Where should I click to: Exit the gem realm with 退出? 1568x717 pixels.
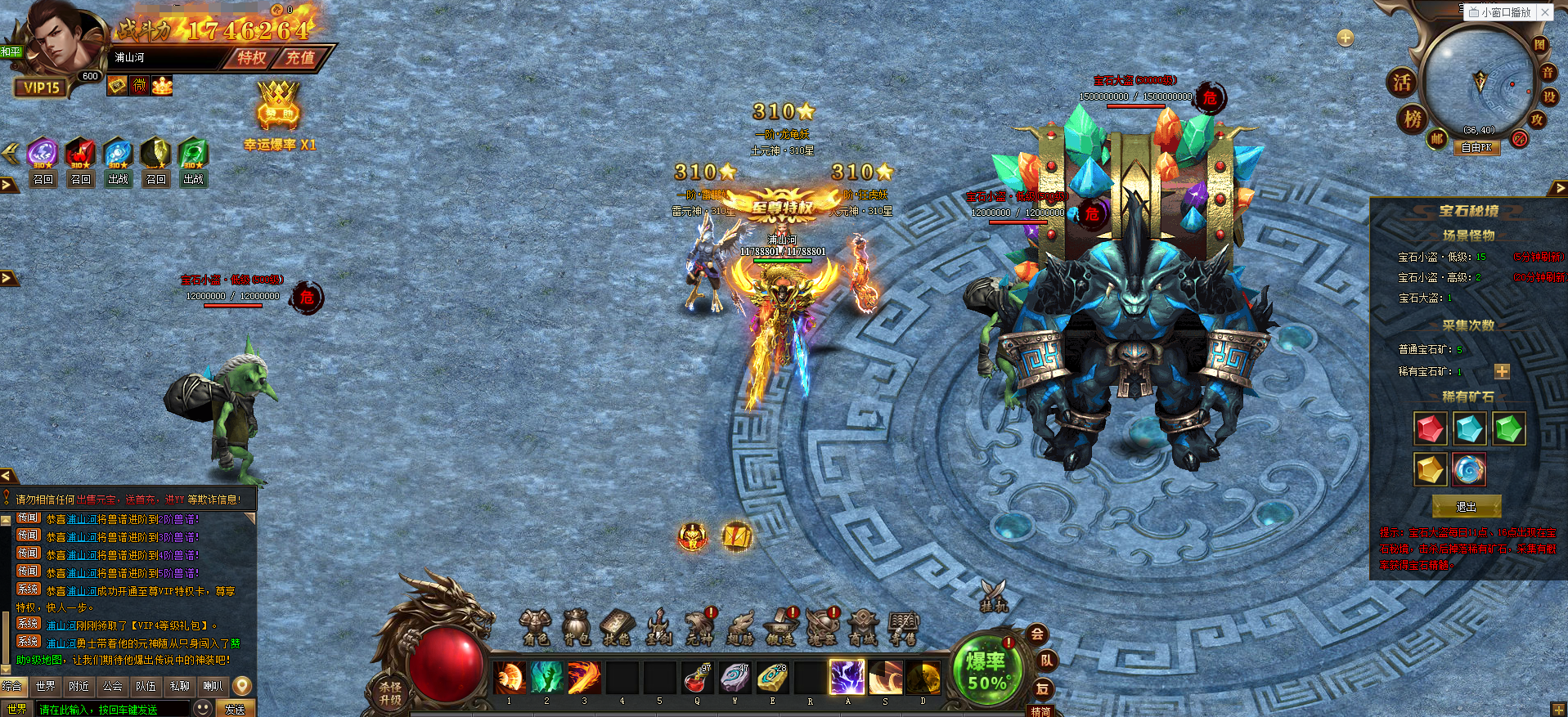pos(1467,507)
